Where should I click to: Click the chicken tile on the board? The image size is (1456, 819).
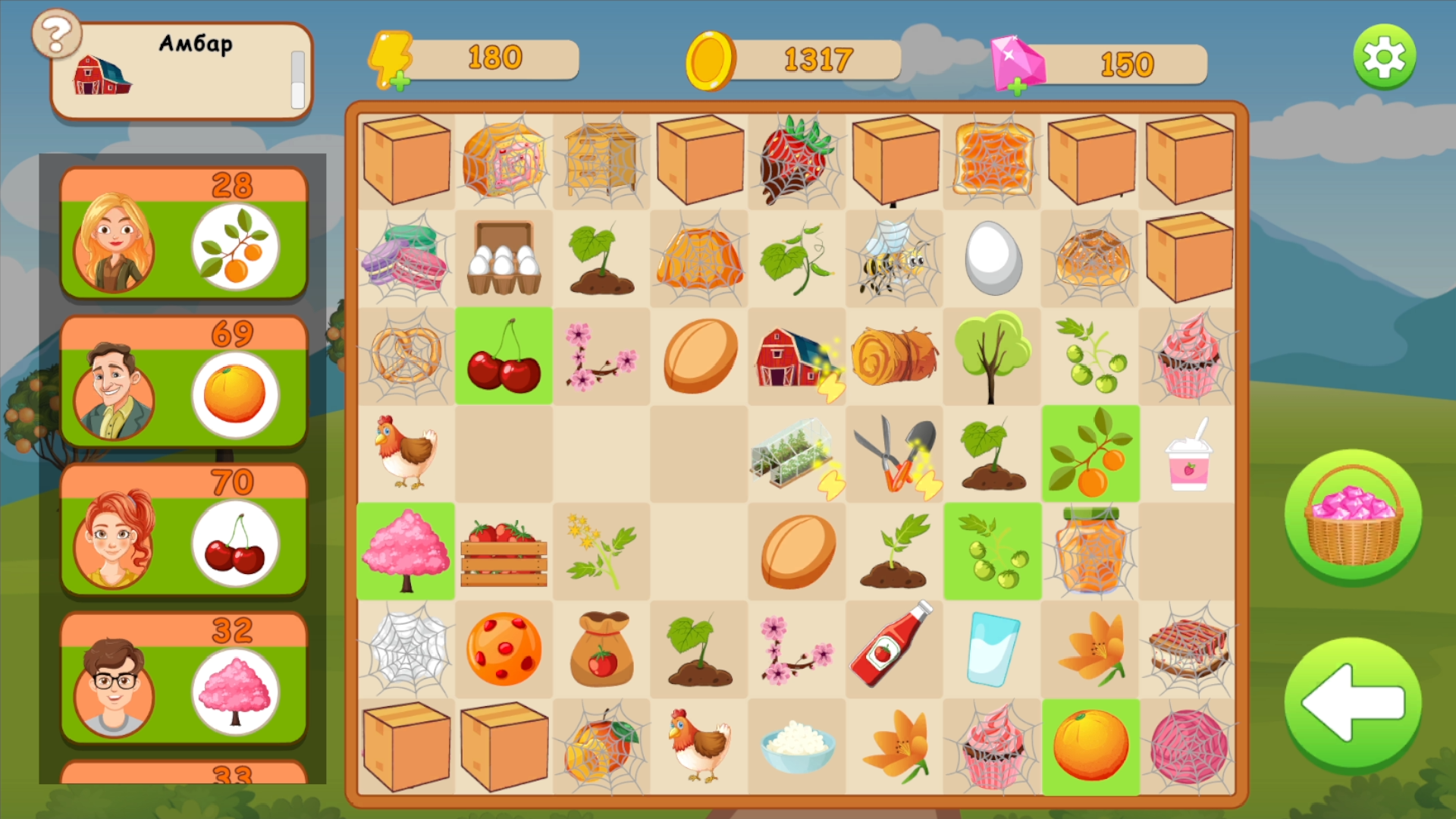406,453
